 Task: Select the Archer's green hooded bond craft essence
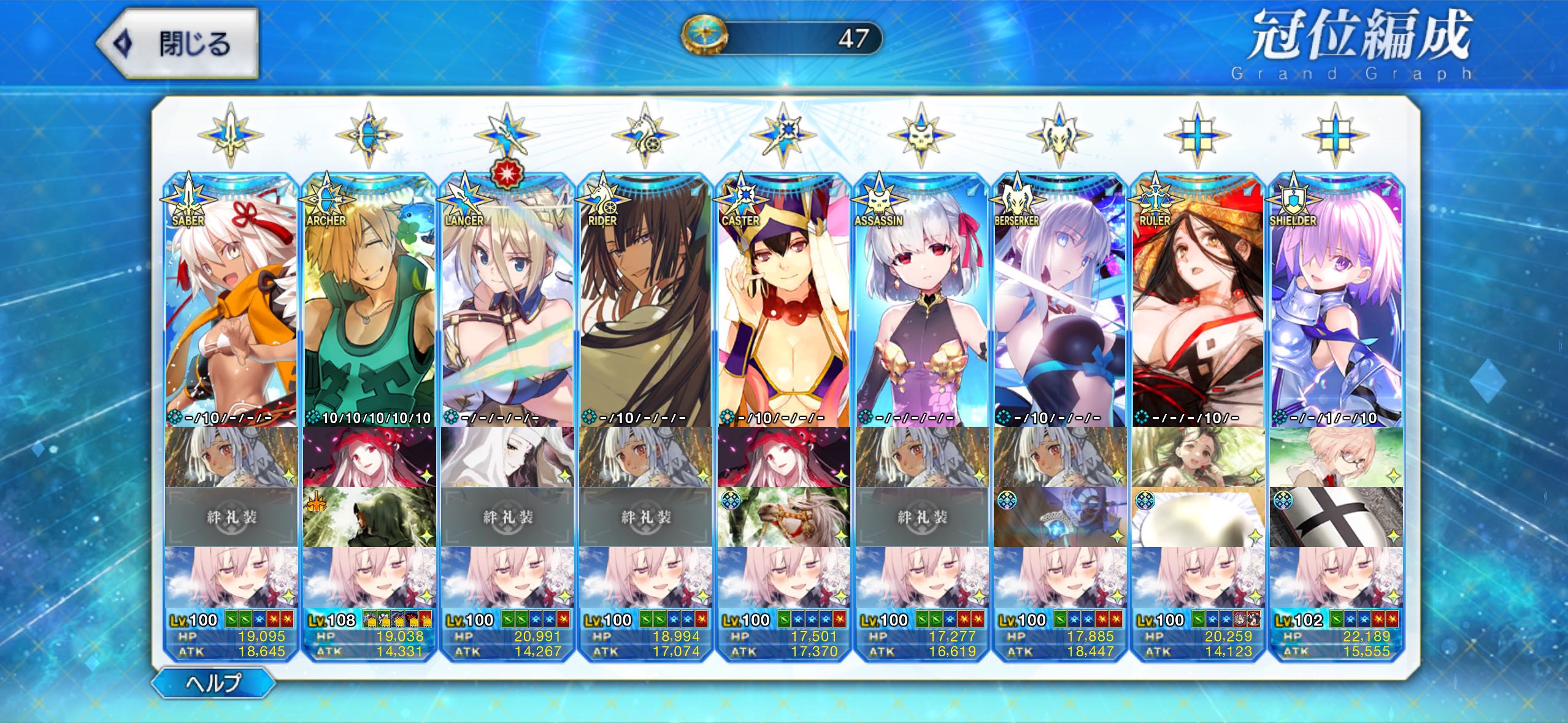(369, 517)
